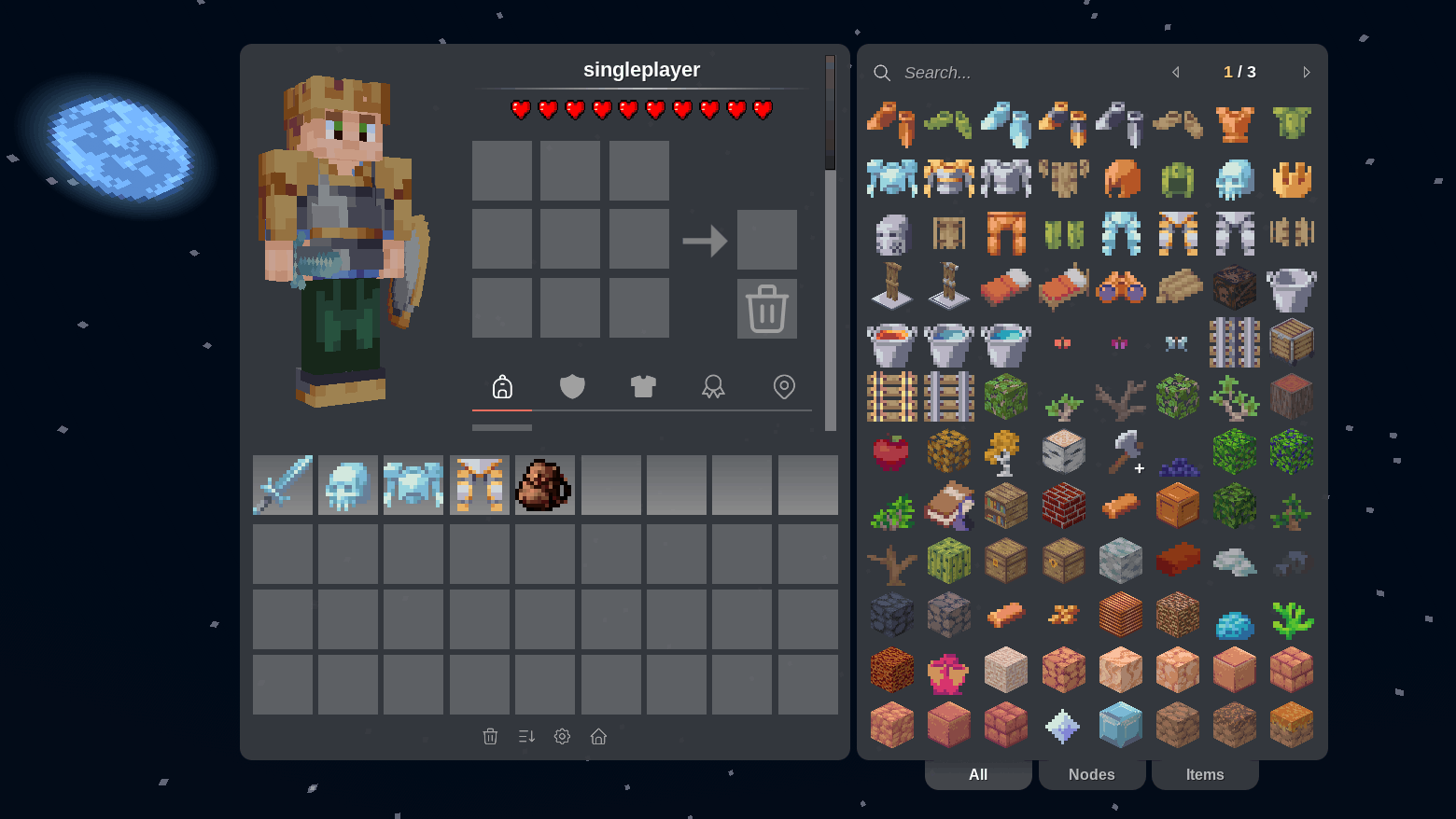
Task: Go to the next item page
Action: 1306,73
